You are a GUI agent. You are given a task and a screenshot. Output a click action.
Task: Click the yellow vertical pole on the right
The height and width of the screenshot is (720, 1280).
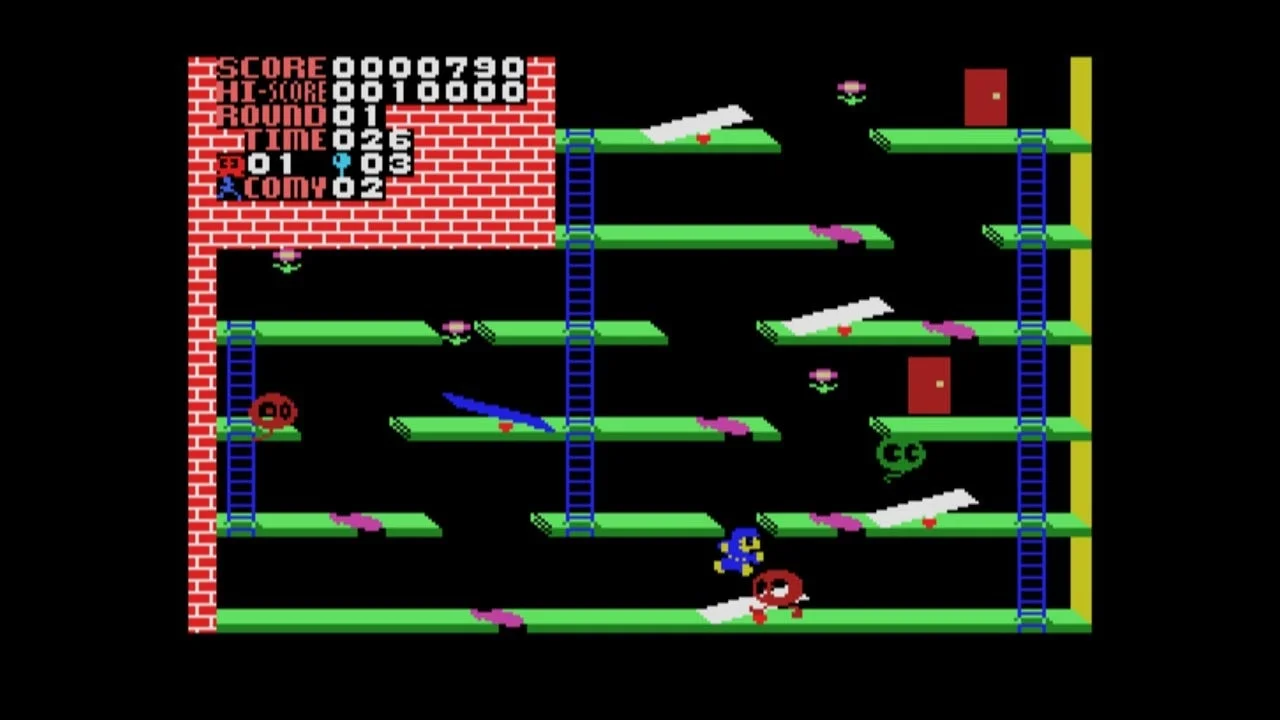[x=1080, y=350]
